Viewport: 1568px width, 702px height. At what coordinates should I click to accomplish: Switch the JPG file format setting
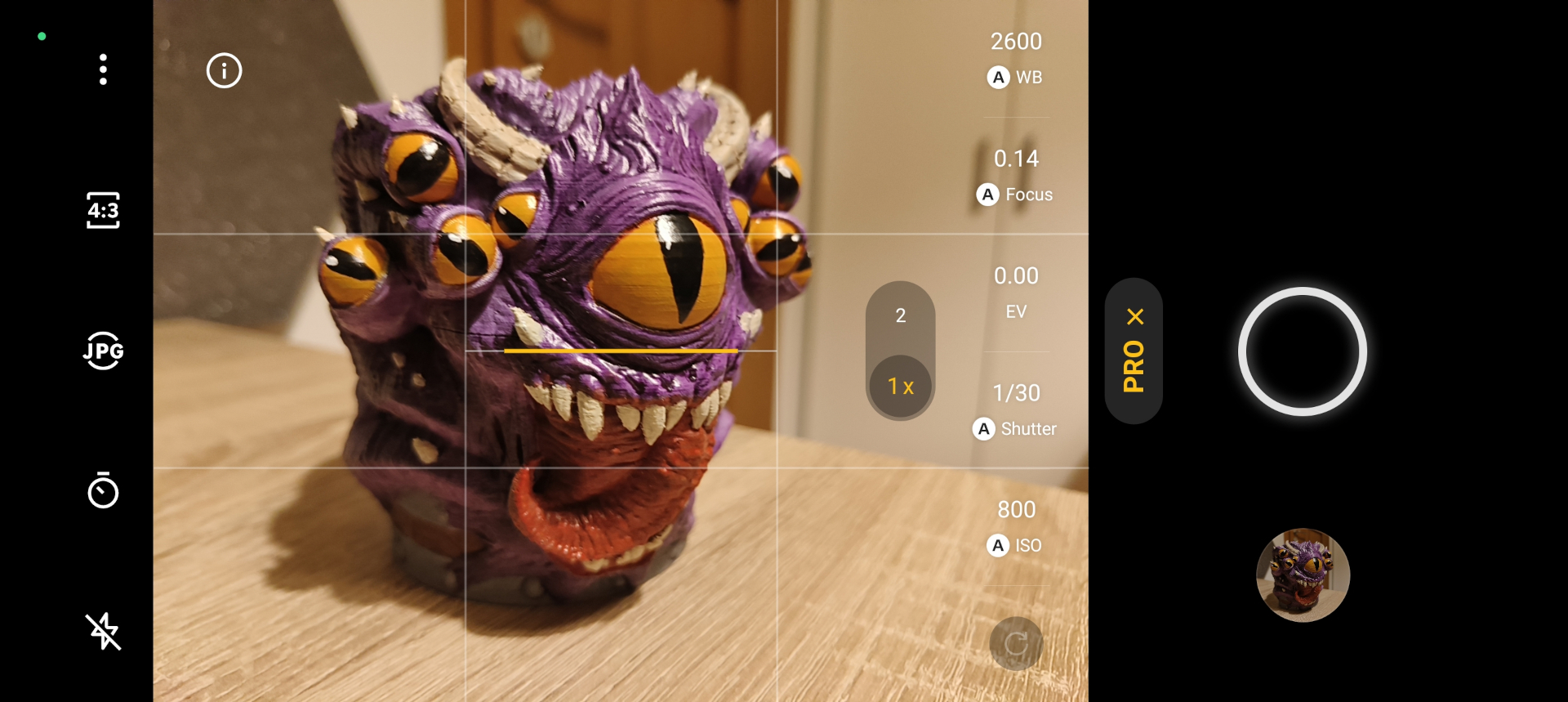103,351
